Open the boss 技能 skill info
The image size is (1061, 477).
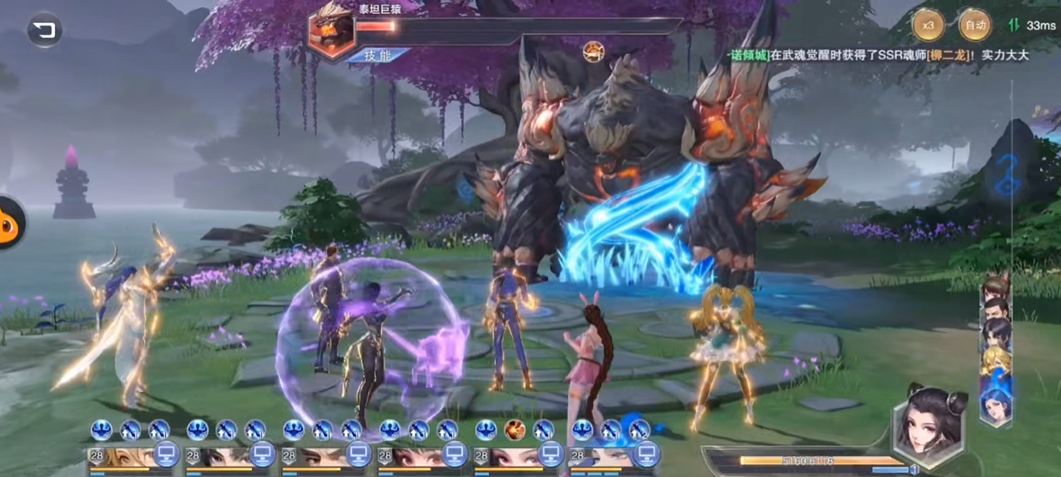(371, 55)
